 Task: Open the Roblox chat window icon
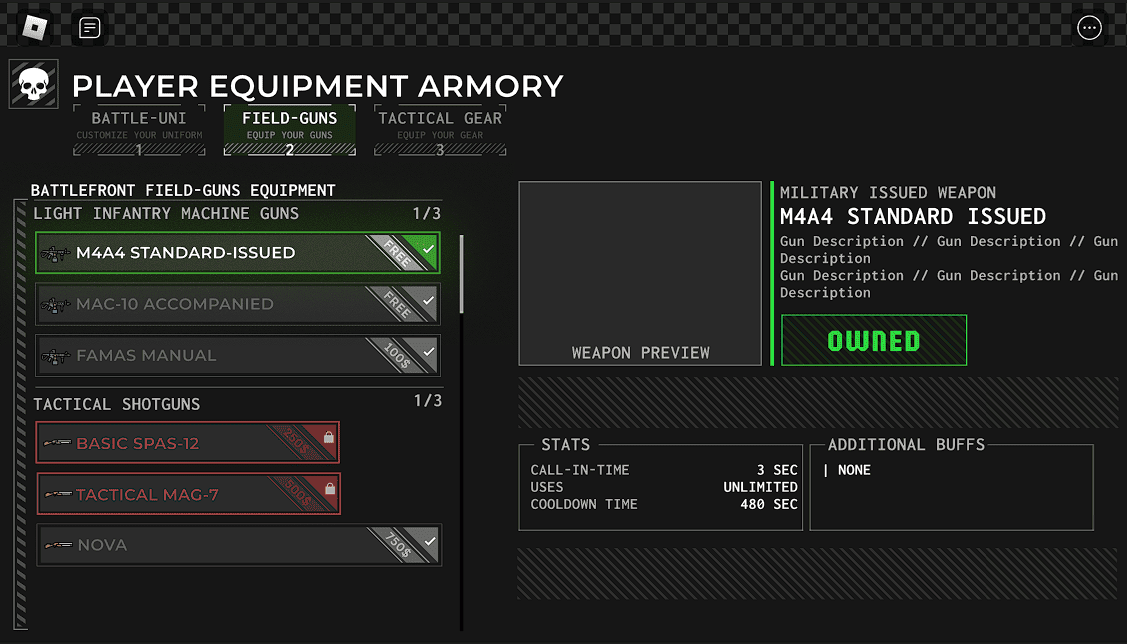[89, 28]
